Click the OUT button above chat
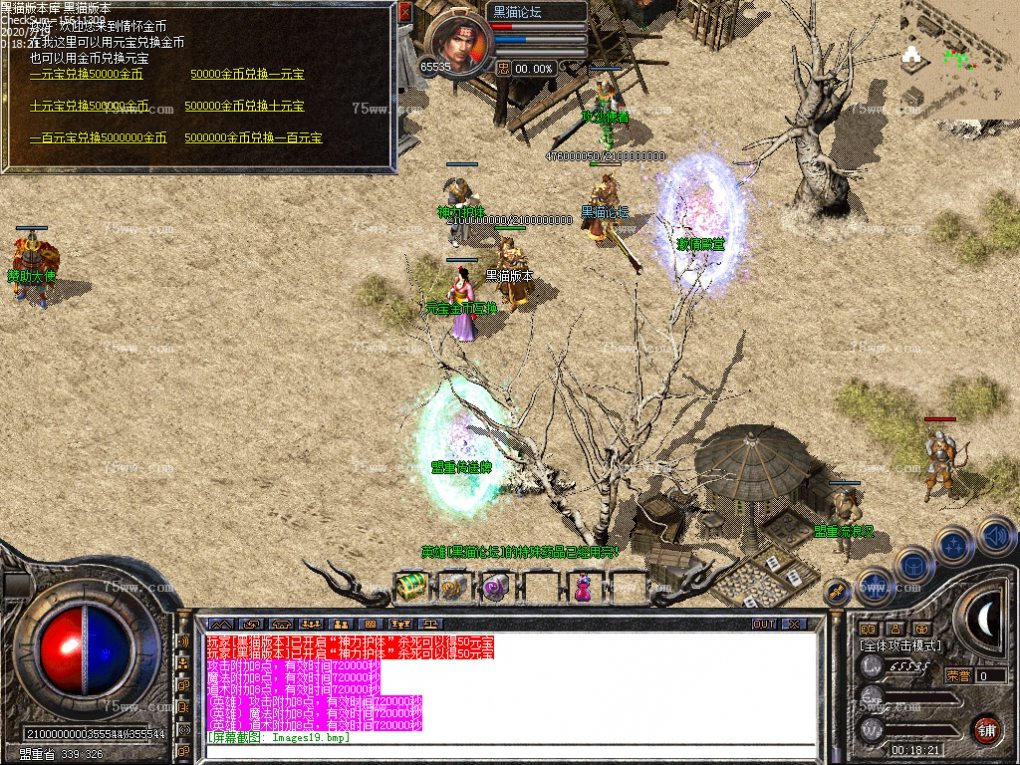 point(764,624)
